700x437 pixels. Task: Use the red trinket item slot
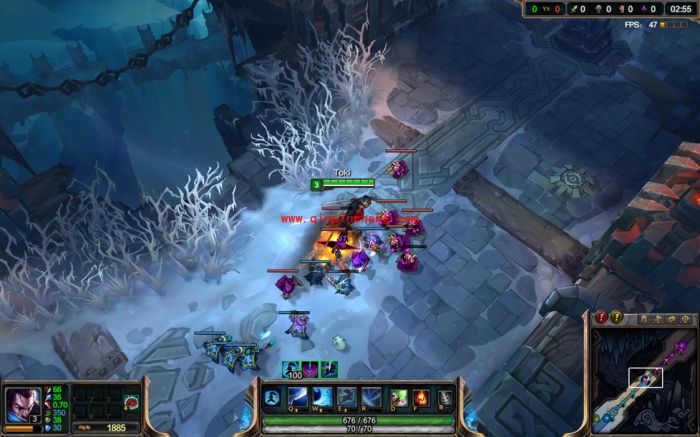[131, 402]
